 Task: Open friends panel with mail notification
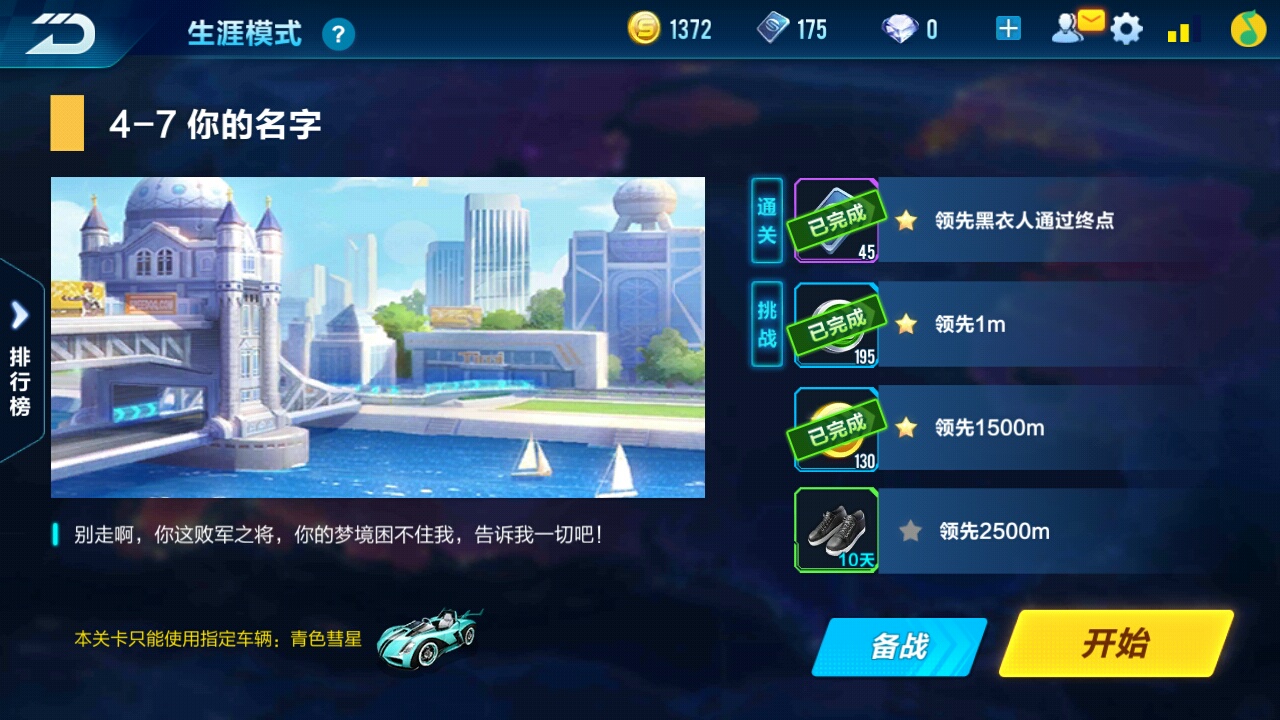click(x=1075, y=29)
